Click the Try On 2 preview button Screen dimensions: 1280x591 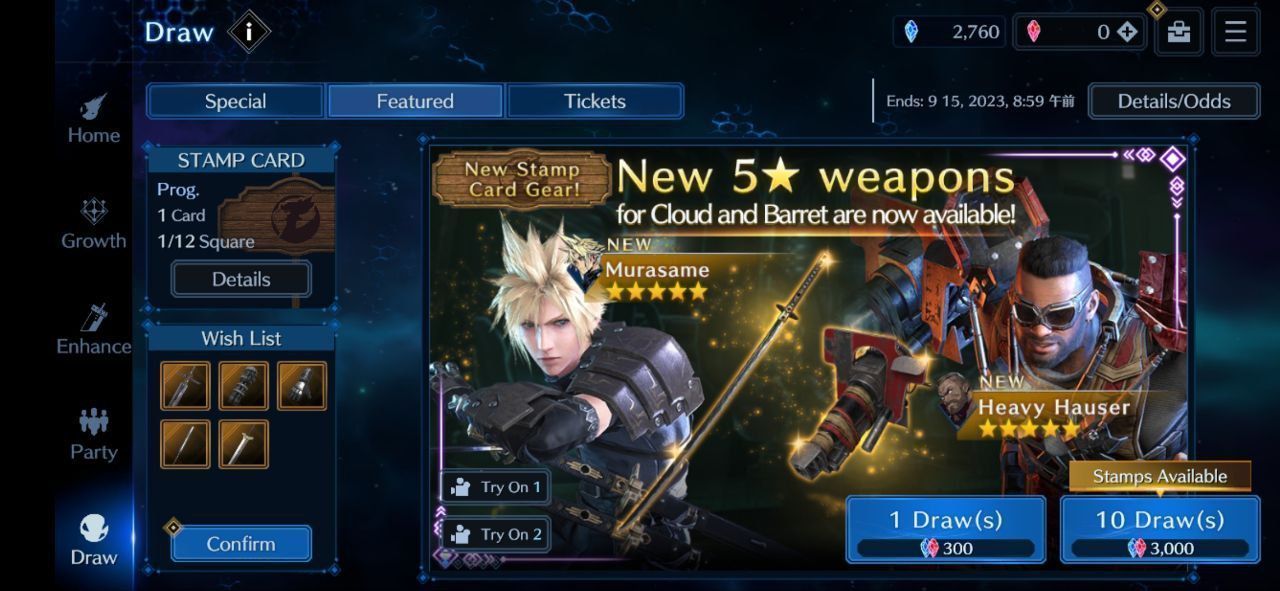point(496,534)
